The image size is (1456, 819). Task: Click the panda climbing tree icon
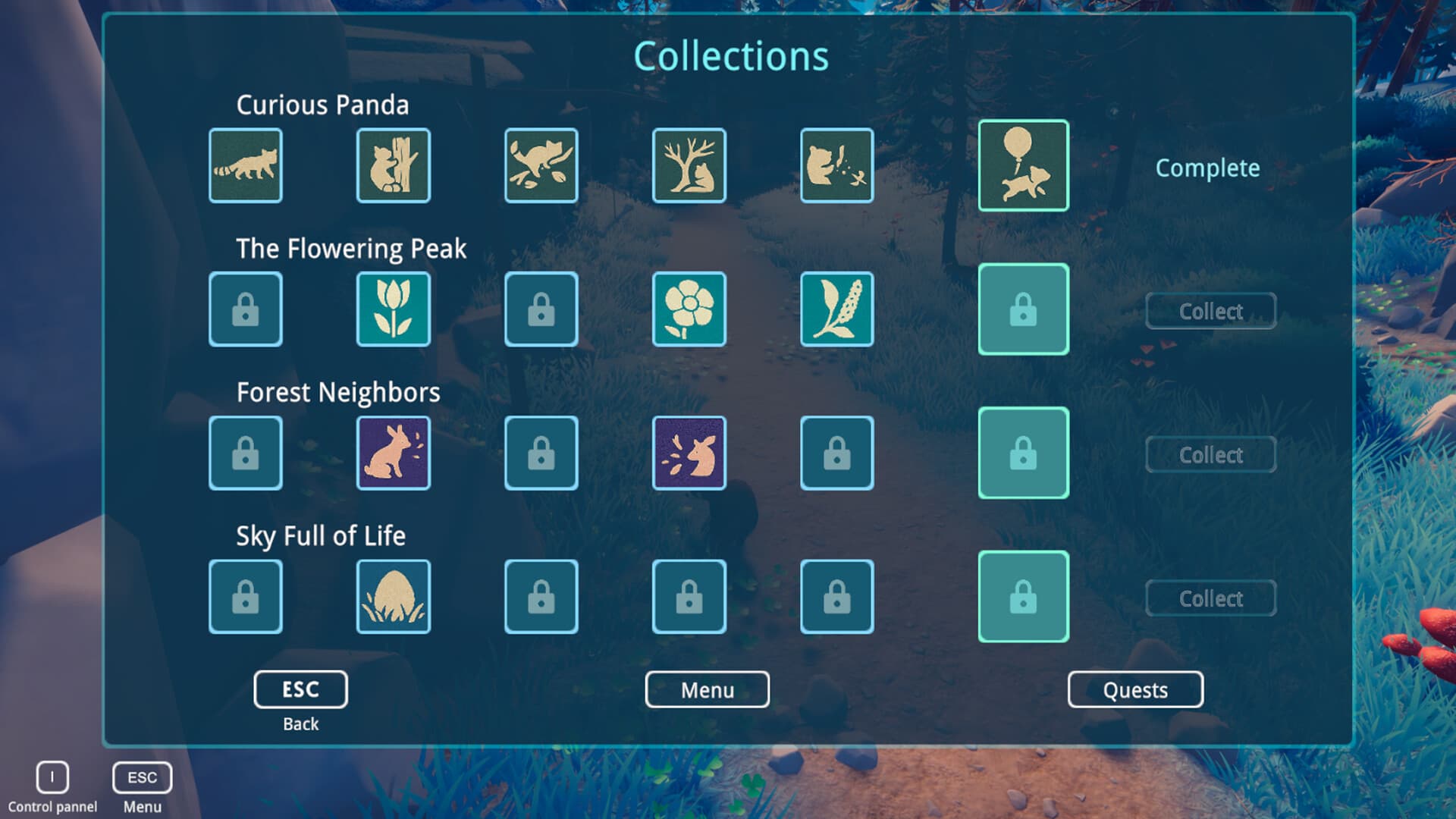click(393, 166)
